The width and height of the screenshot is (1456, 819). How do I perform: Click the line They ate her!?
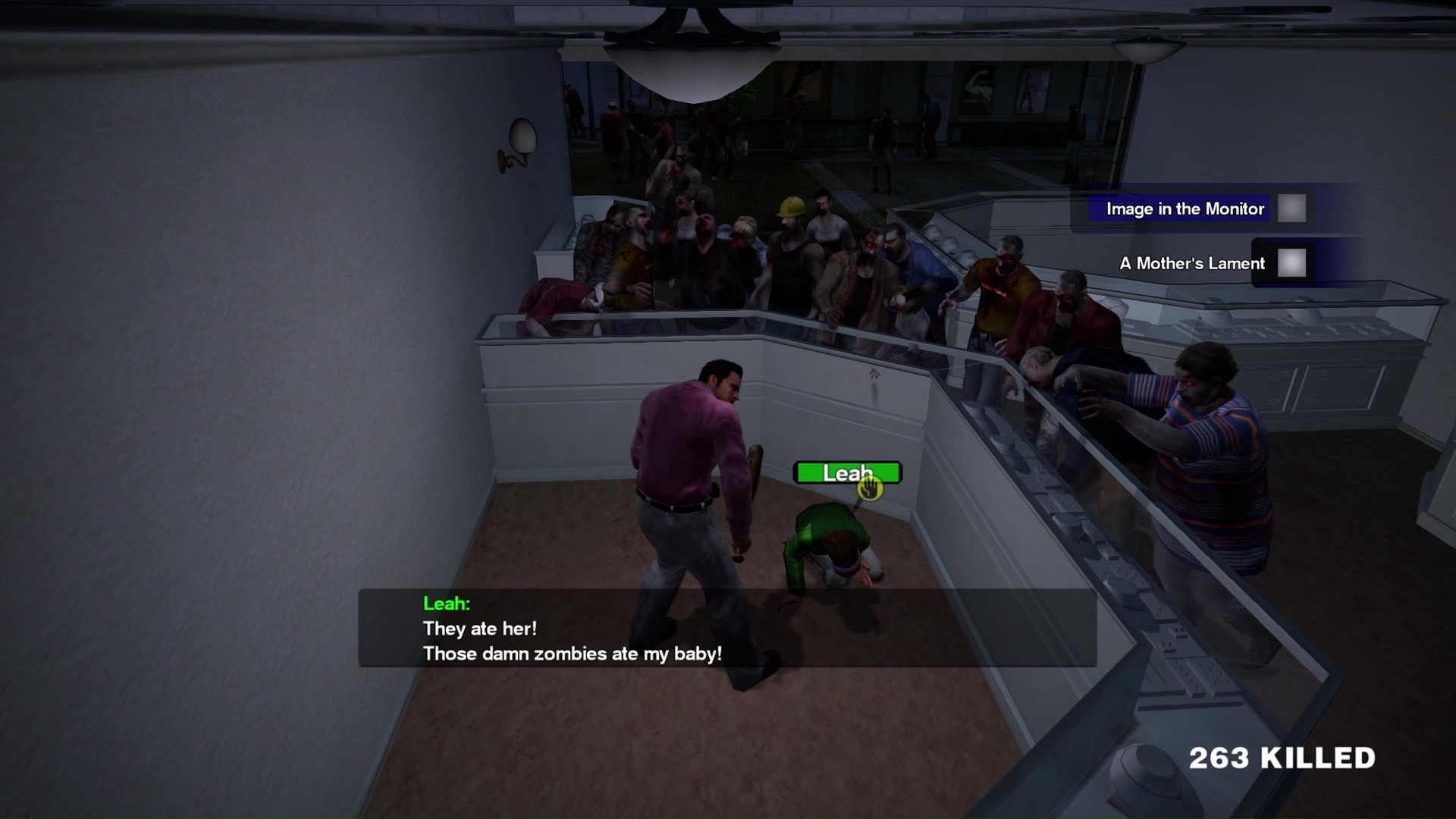(x=481, y=628)
